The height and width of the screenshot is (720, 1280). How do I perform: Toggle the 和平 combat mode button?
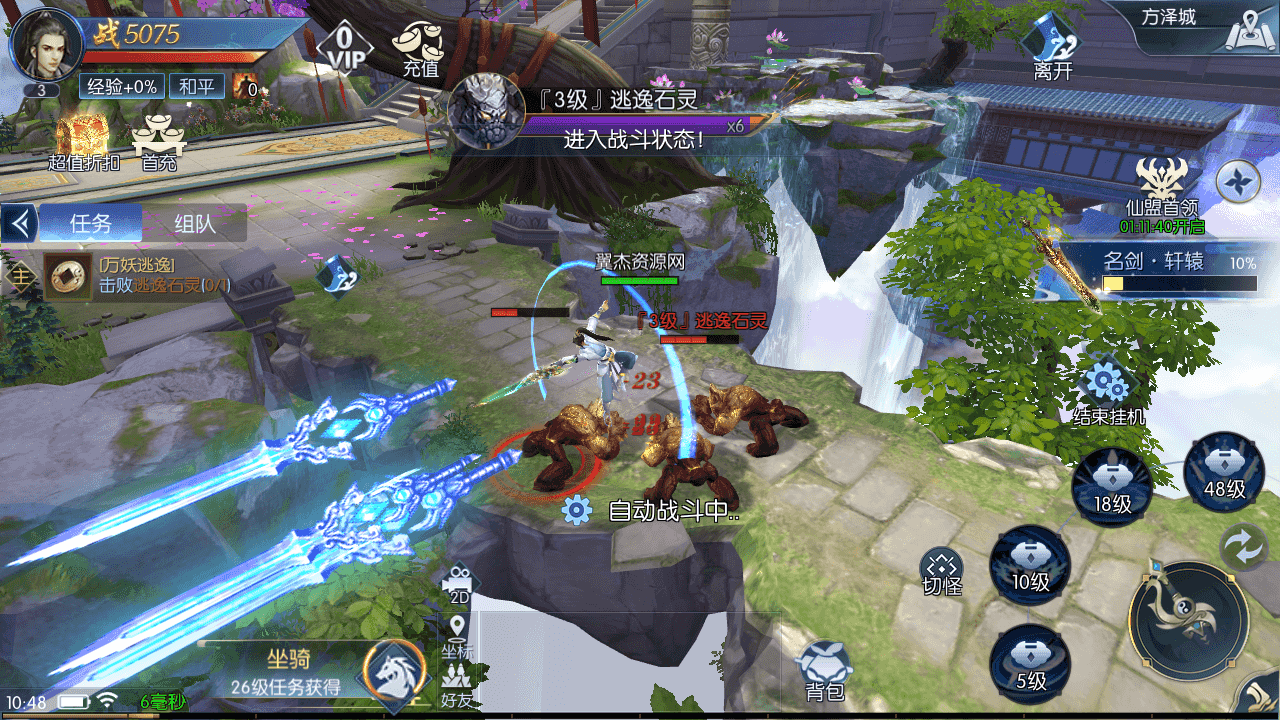(196, 87)
